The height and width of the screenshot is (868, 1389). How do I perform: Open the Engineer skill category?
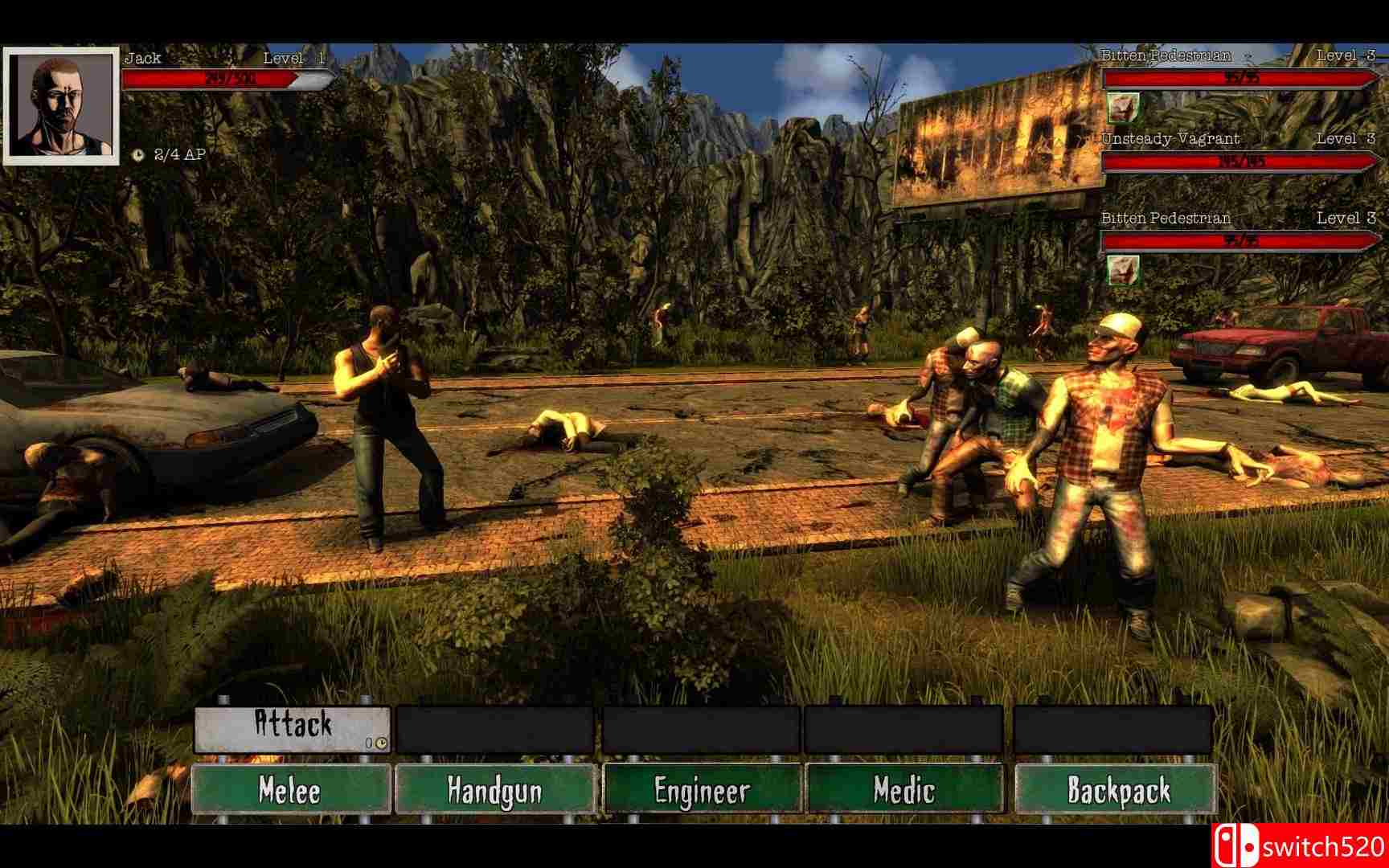click(x=702, y=791)
